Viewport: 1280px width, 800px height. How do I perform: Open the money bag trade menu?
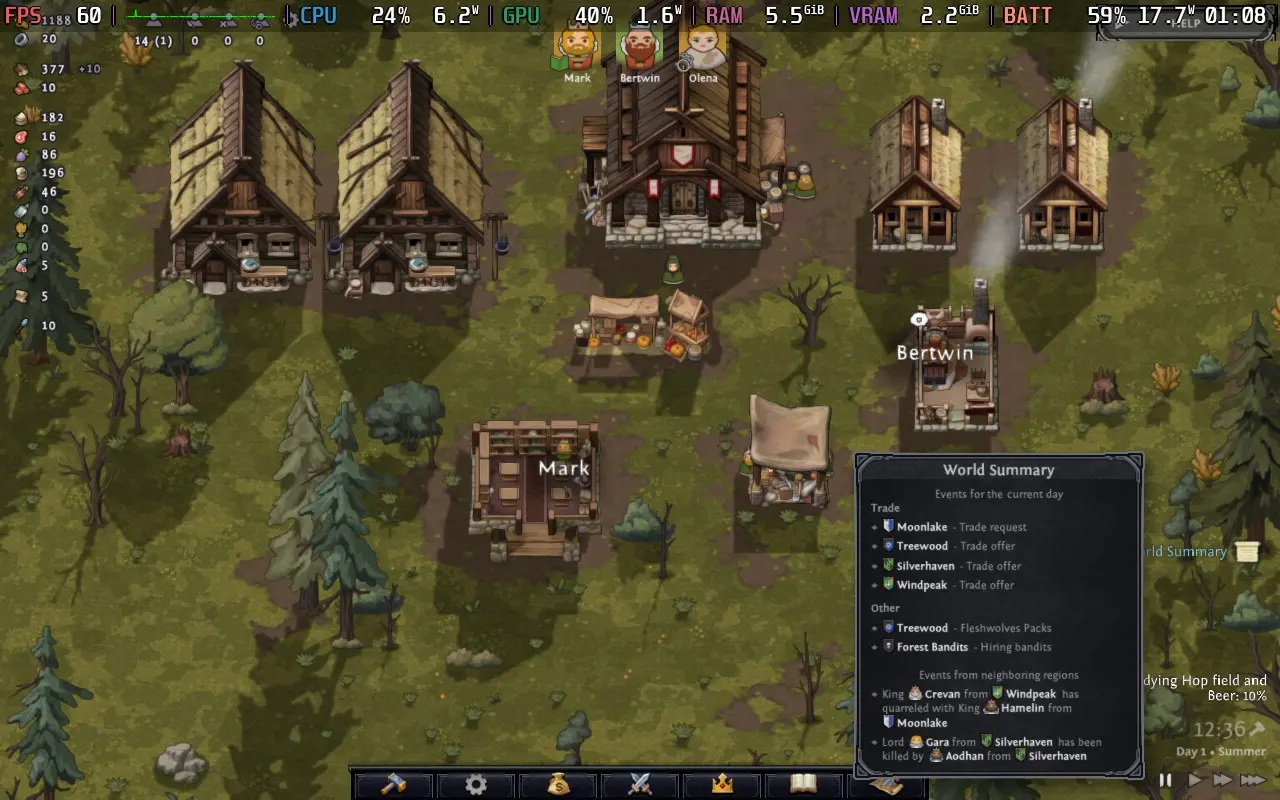[x=558, y=784]
